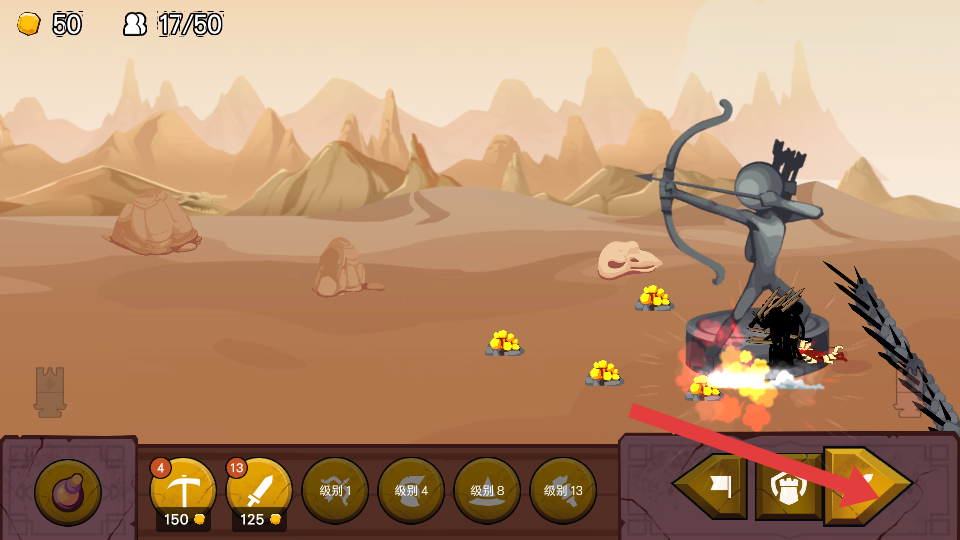
Task: Select the locked wizard unit (级别 8)
Action: tap(487, 490)
